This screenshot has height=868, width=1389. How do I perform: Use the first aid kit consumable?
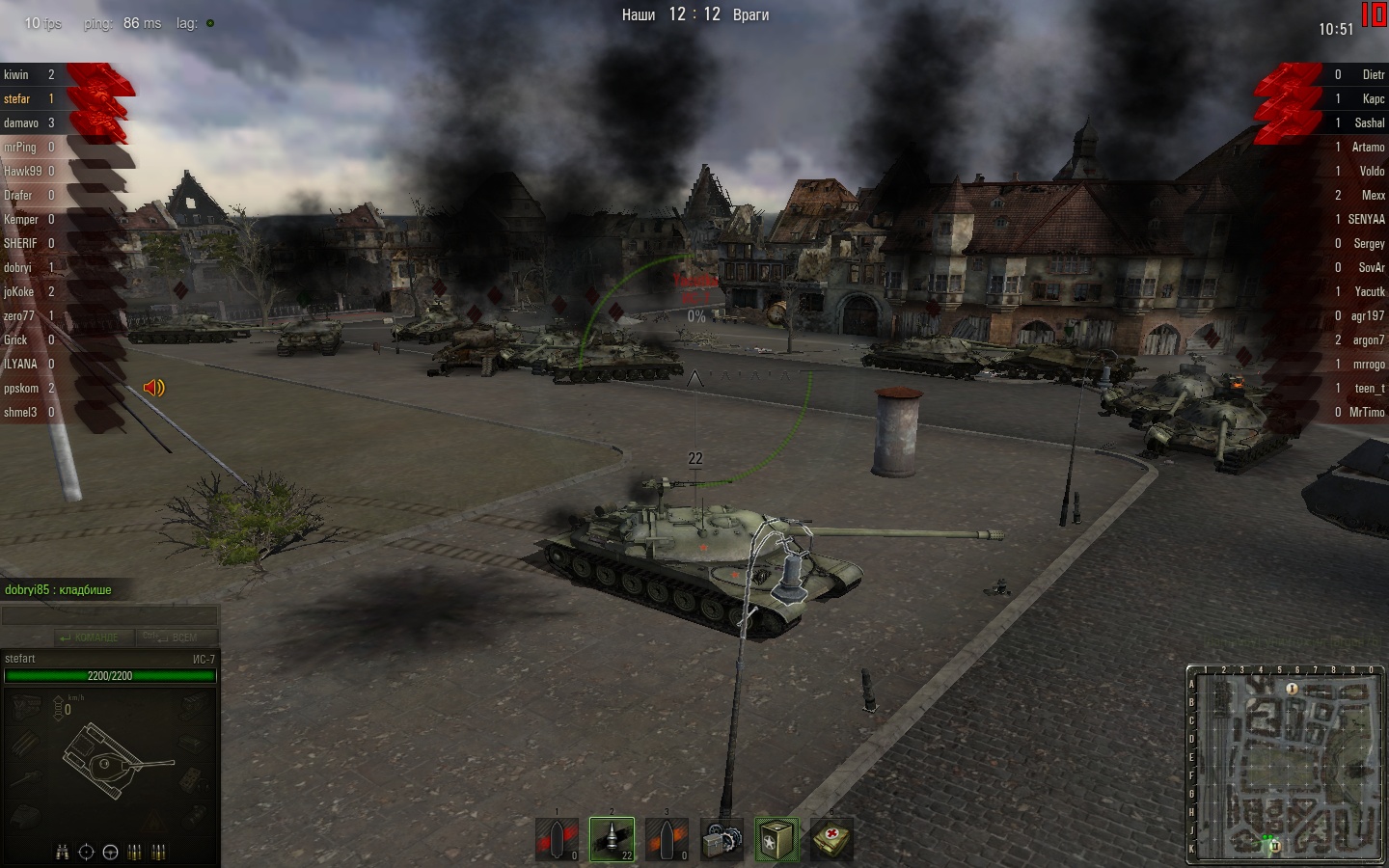(x=831, y=839)
